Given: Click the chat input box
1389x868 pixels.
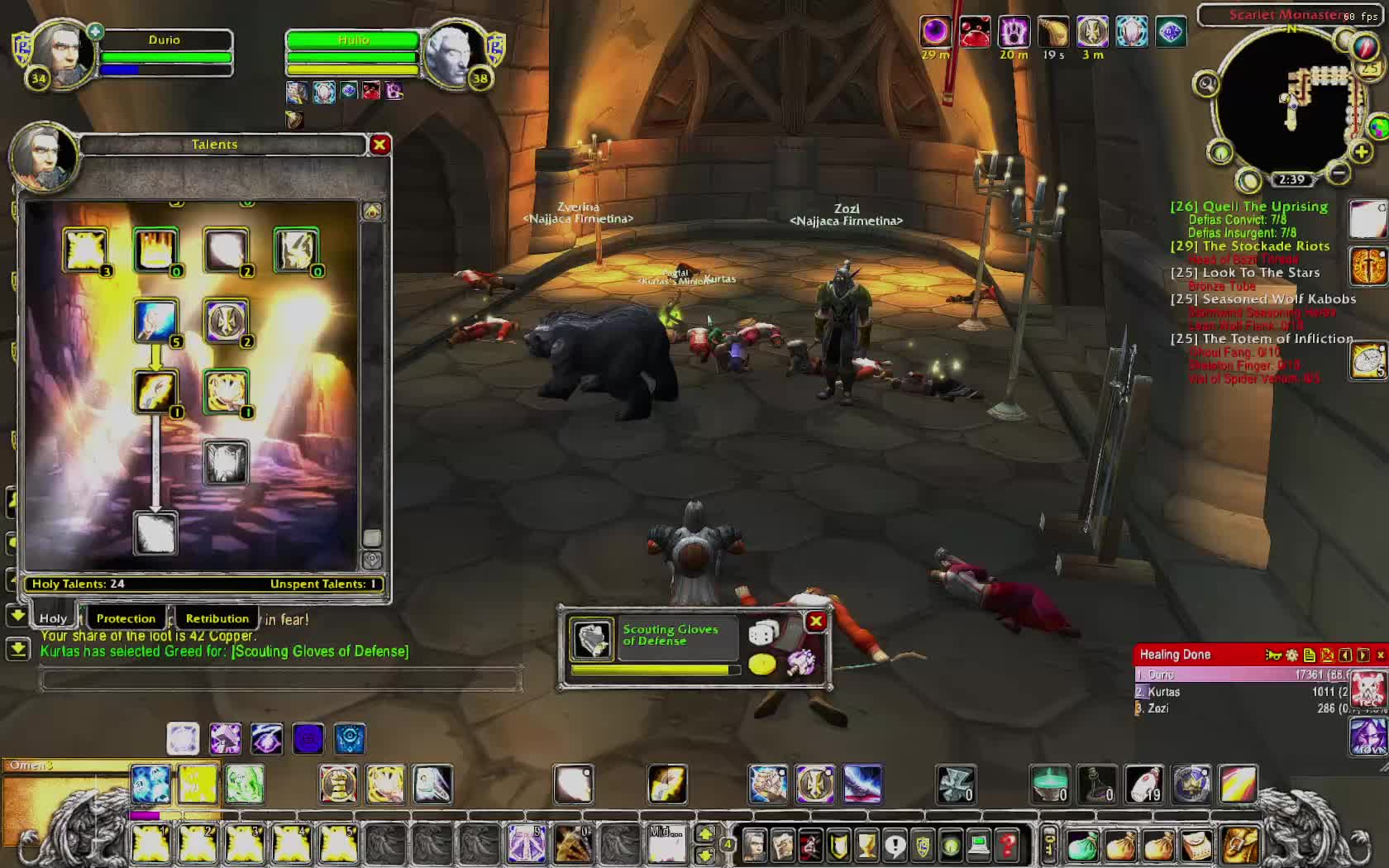Looking at the screenshot, I should click(281, 680).
